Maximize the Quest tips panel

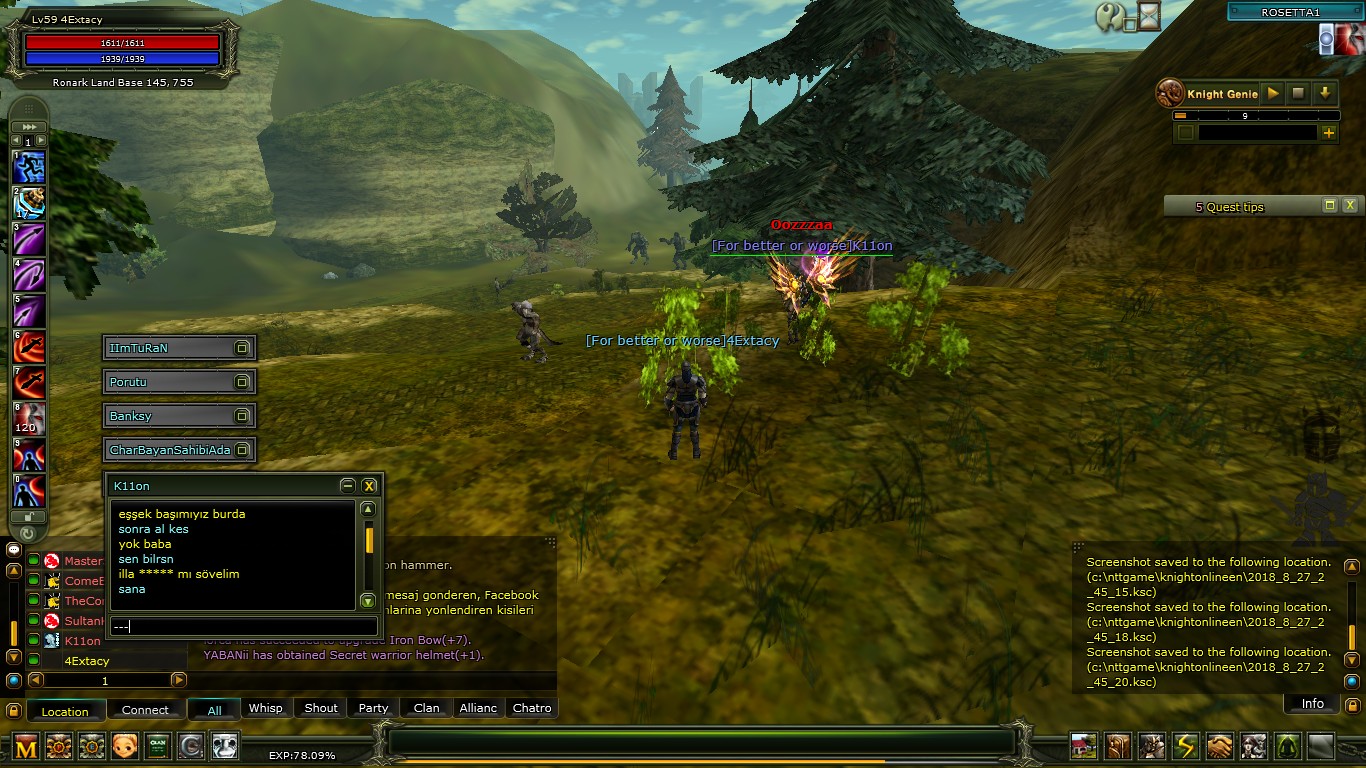1329,205
